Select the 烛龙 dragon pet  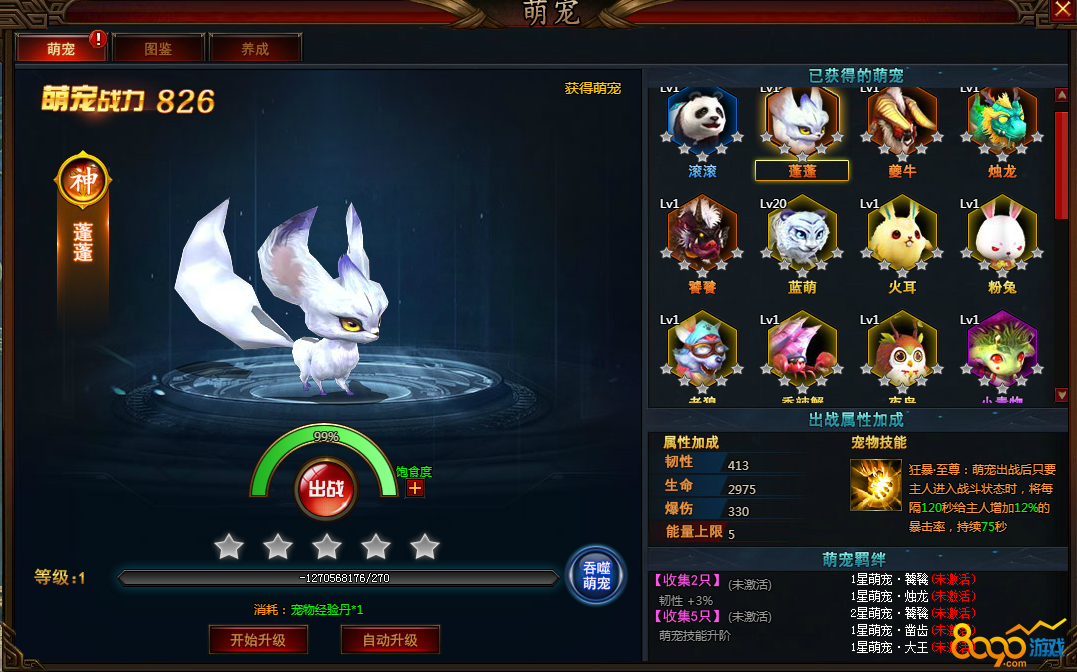(x=1002, y=121)
